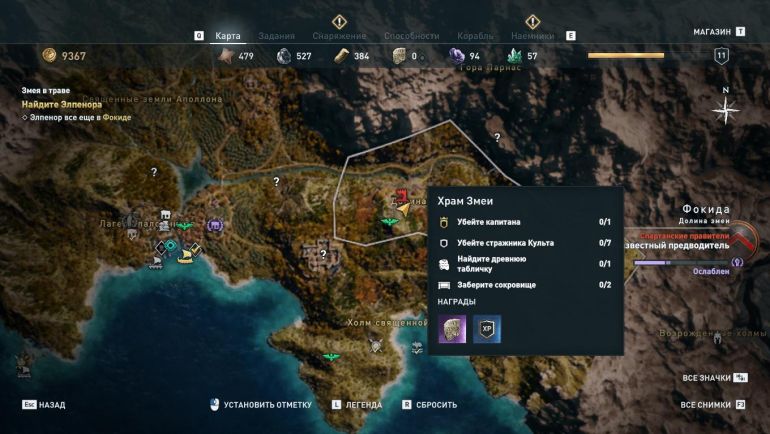The height and width of the screenshot is (434, 770).
Task: Open the Магазин store
Action: pos(712,32)
